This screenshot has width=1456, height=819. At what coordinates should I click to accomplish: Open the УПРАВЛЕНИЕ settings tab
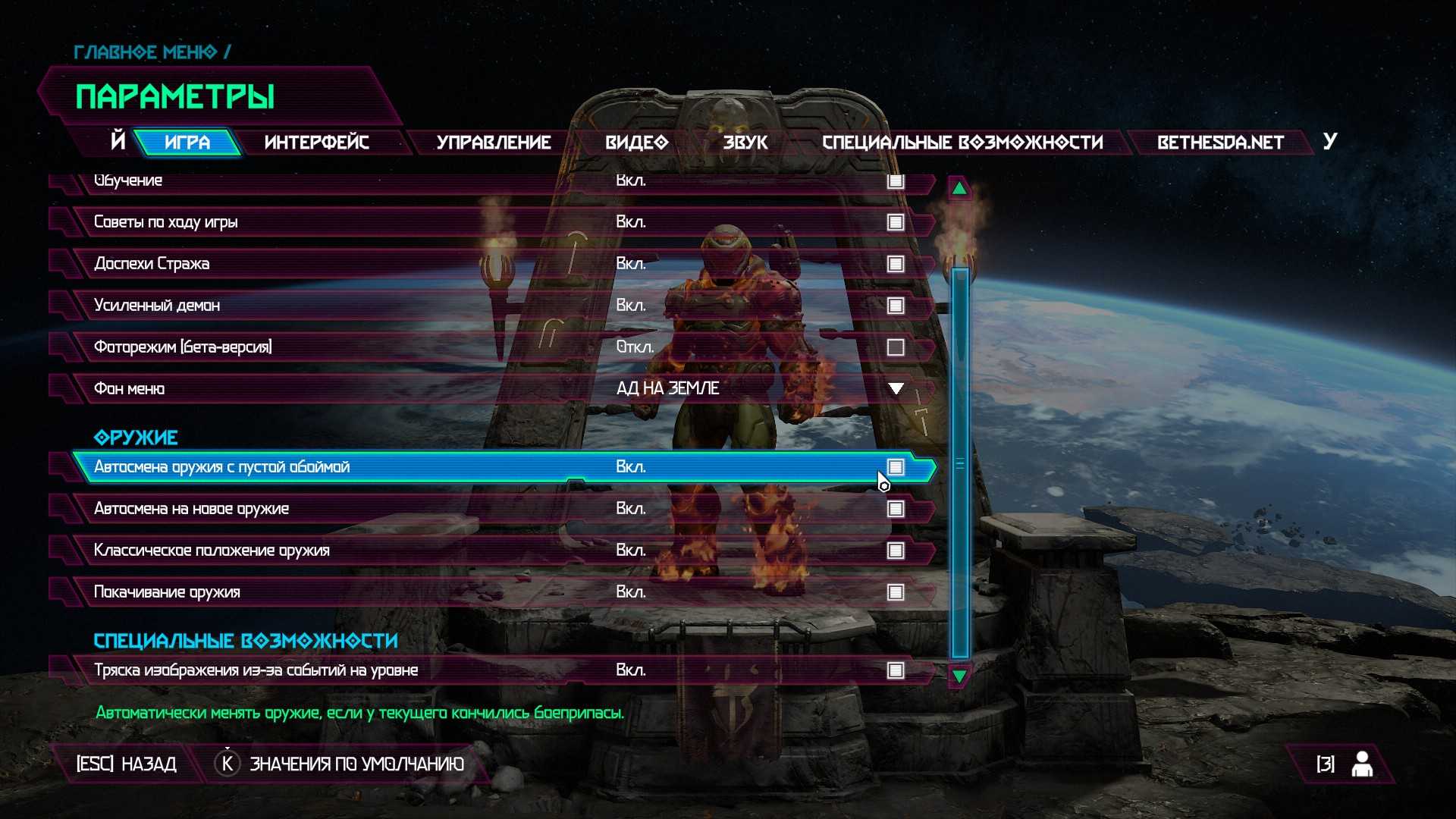(x=493, y=143)
